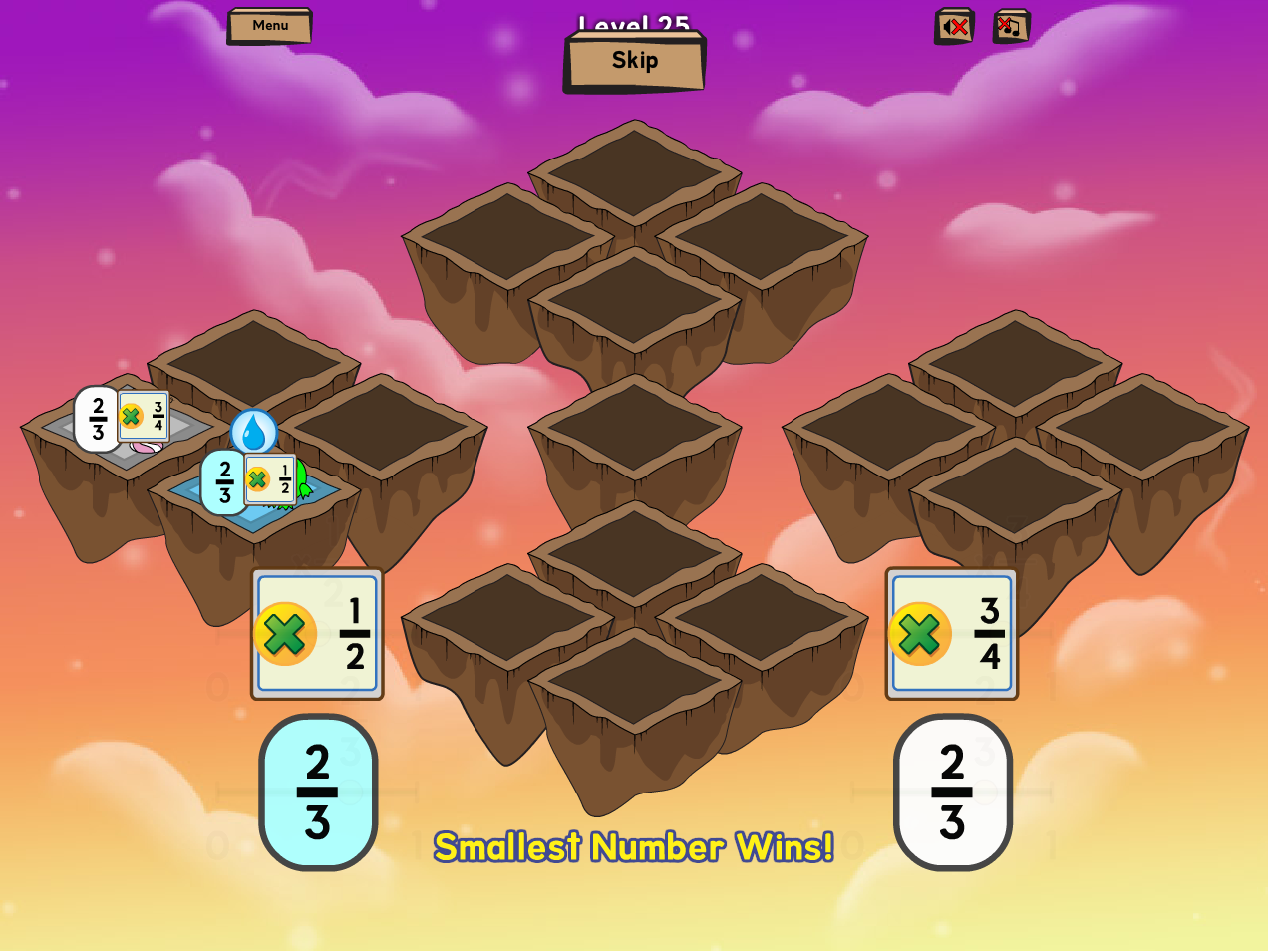1268x952 pixels.
Task: Select the multiply by 1/2 card
Action: pos(317,634)
